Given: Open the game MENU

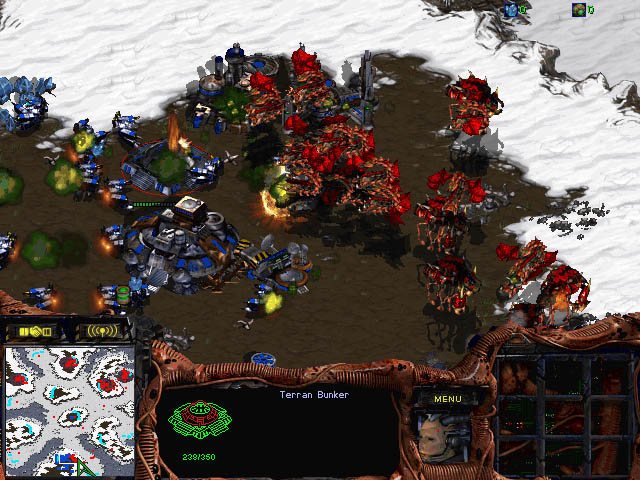Looking at the screenshot, I should pyautogui.click(x=447, y=398).
